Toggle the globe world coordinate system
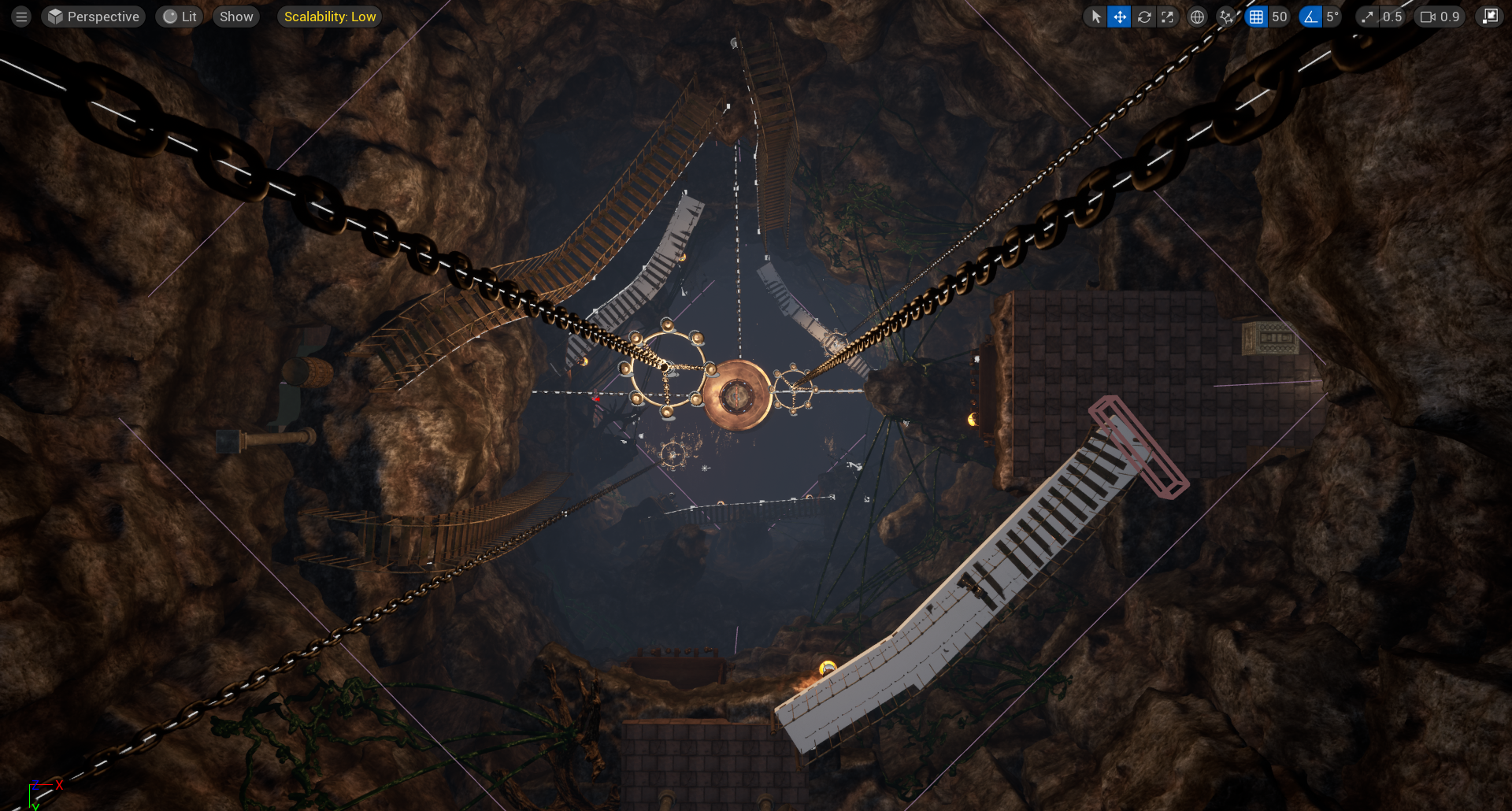1512x811 pixels. (x=1197, y=17)
